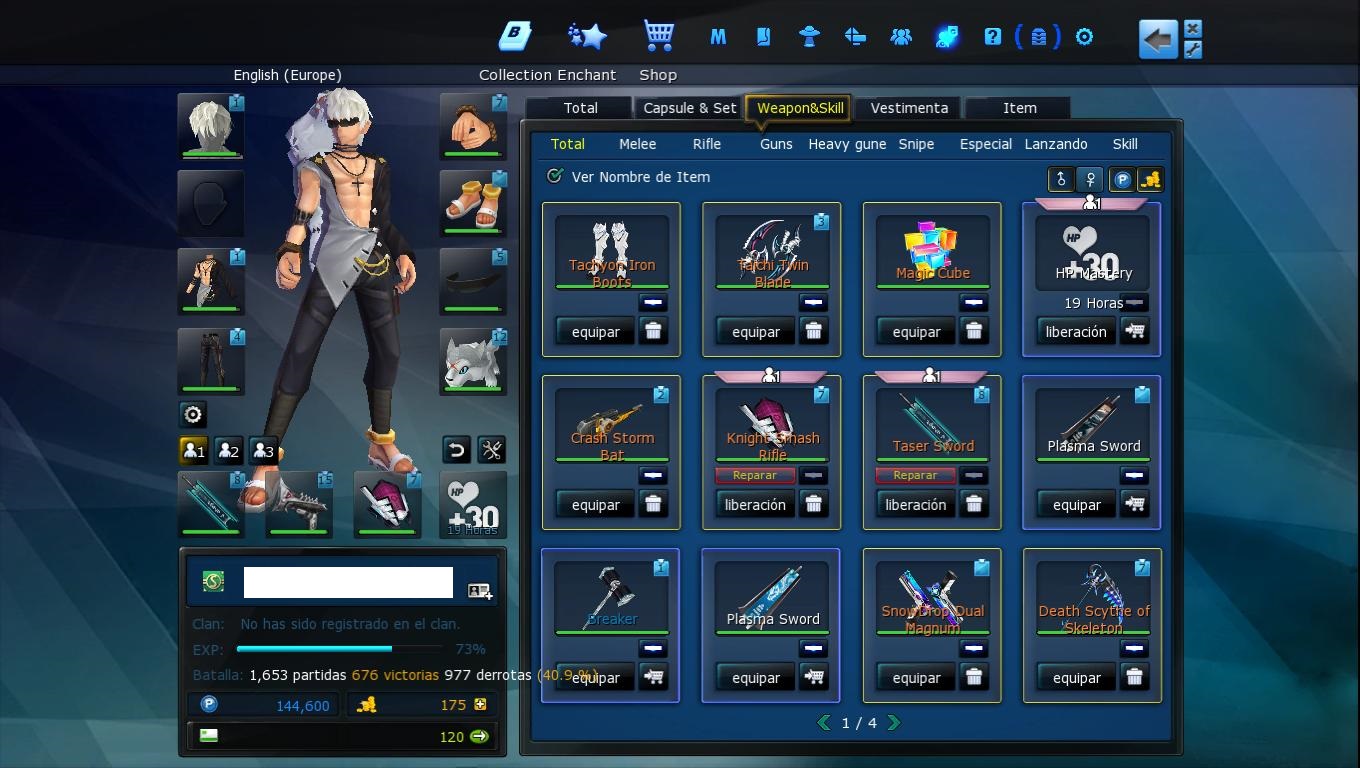Equip the Death Scythe of Skeleton
1360x768 pixels.
tap(1076, 678)
